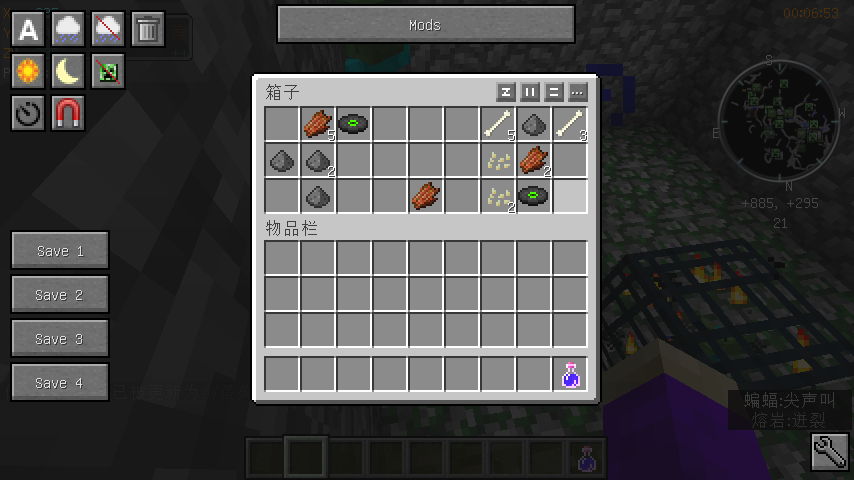Toggle the crossed-out rain cloud icon
854x480 pixels.
(x=108, y=29)
